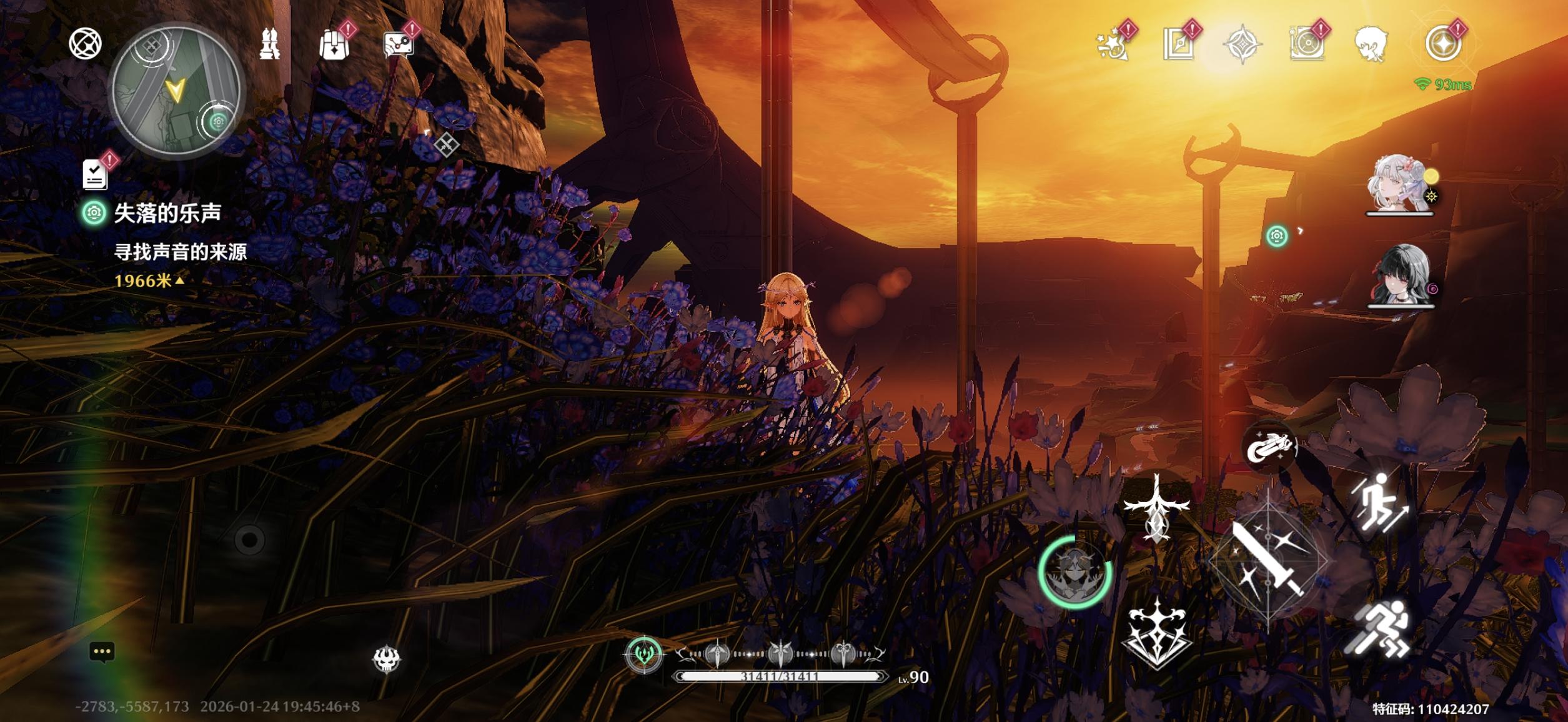
Task: Open the circular minimap
Action: pyautogui.click(x=176, y=91)
